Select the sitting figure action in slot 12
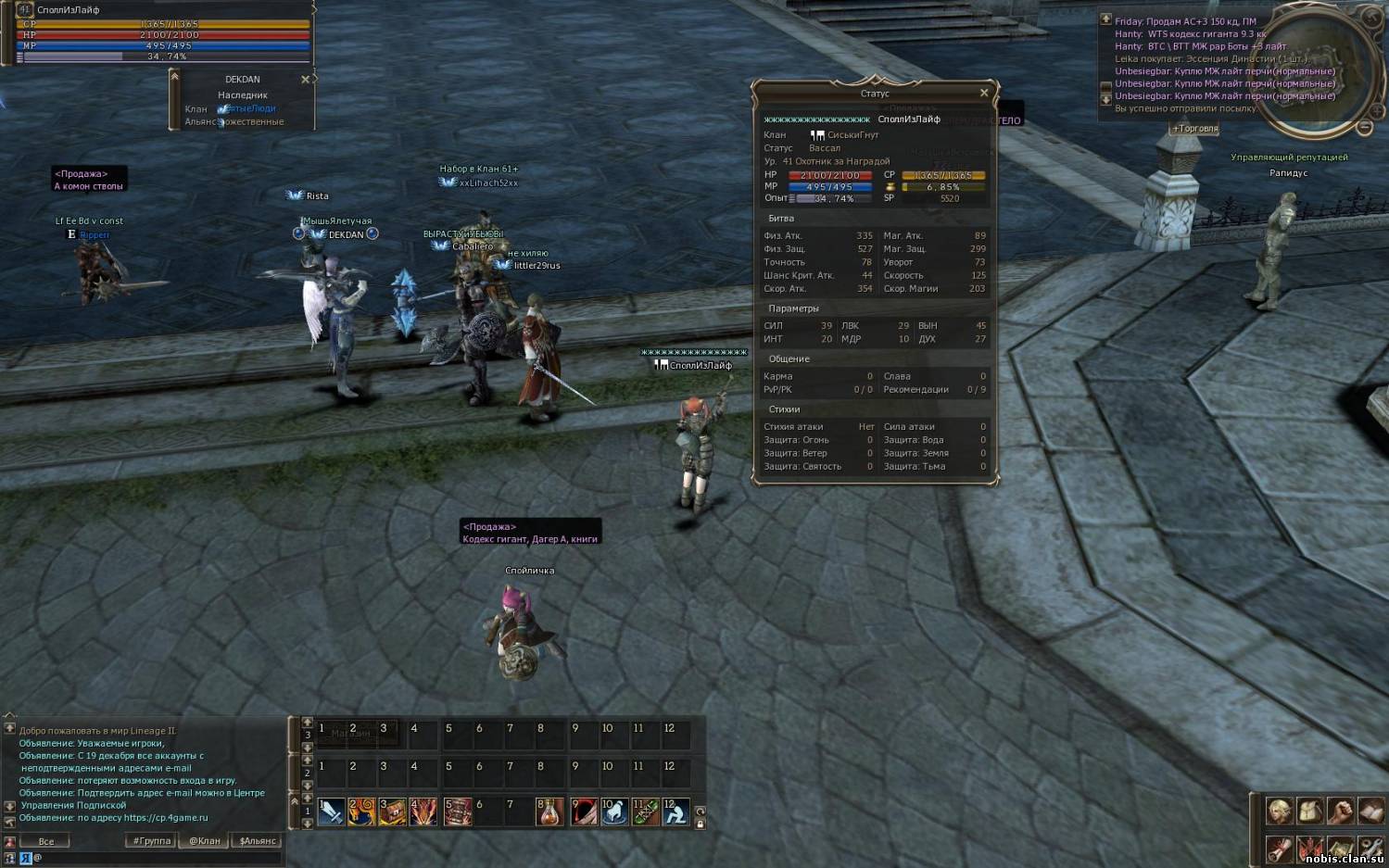 [676, 811]
